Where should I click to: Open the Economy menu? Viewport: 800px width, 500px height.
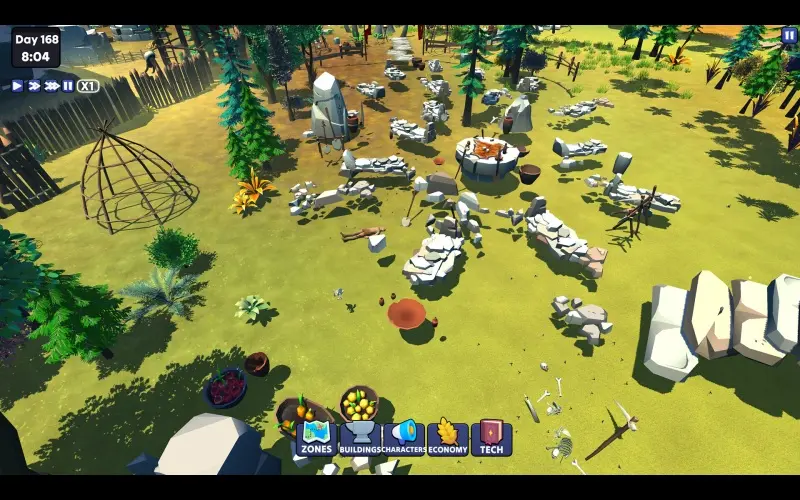pyautogui.click(x=447, y=437)
